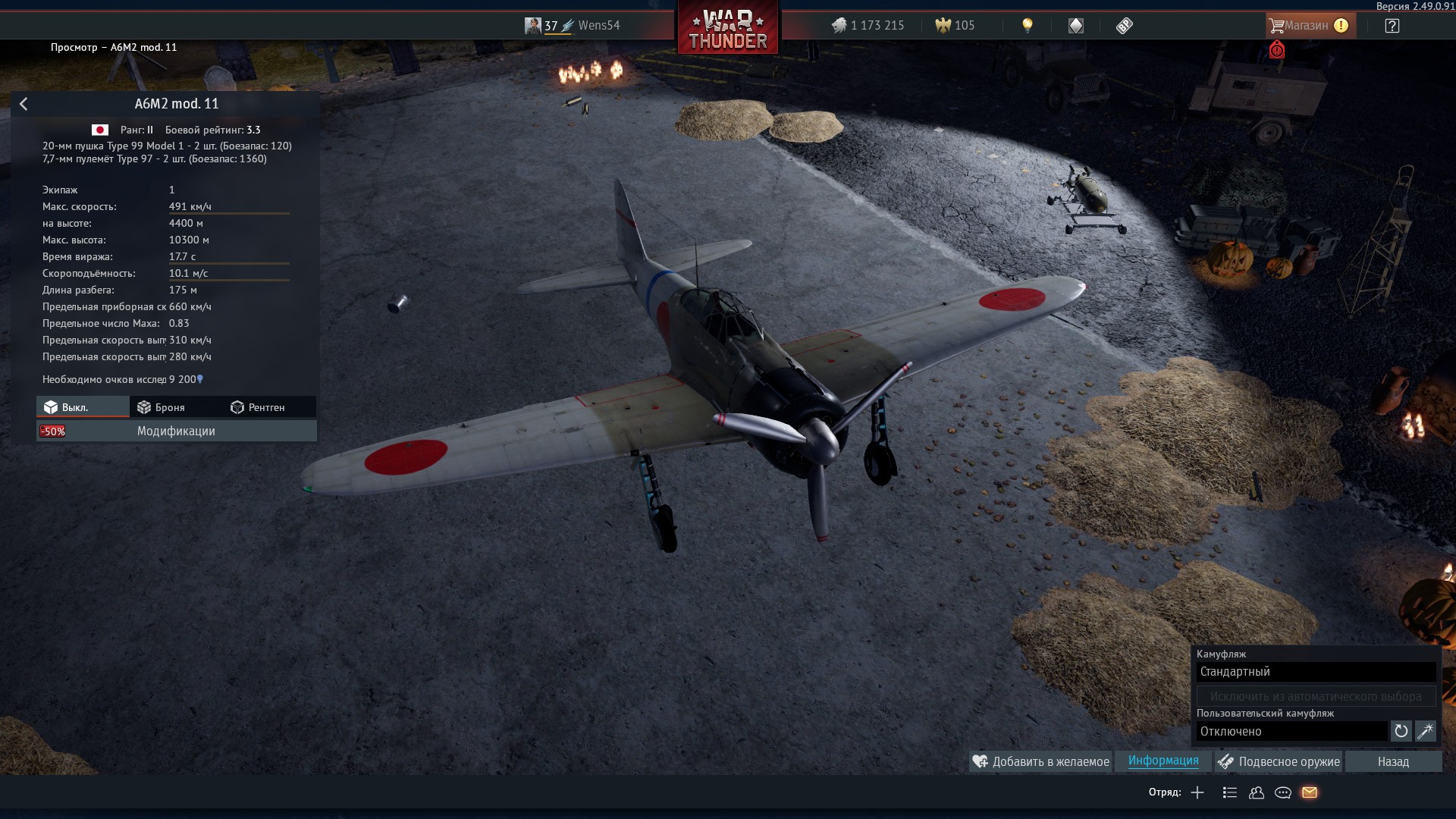This screenshot has width=1456, height=819.
Task: Click the Назад button
Action: point(1393,761)
